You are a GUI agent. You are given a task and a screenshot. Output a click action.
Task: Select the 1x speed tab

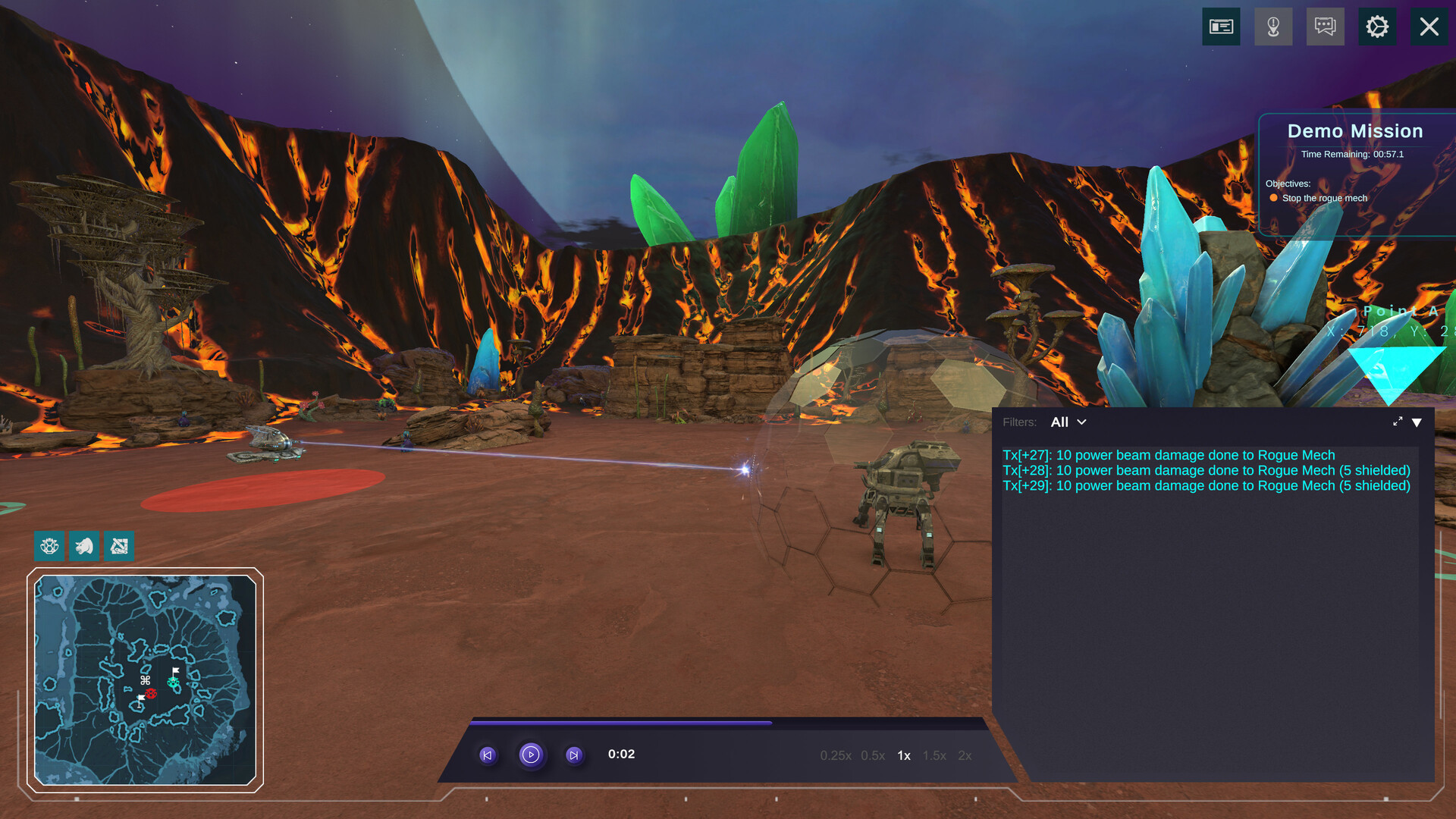point(904,755)
